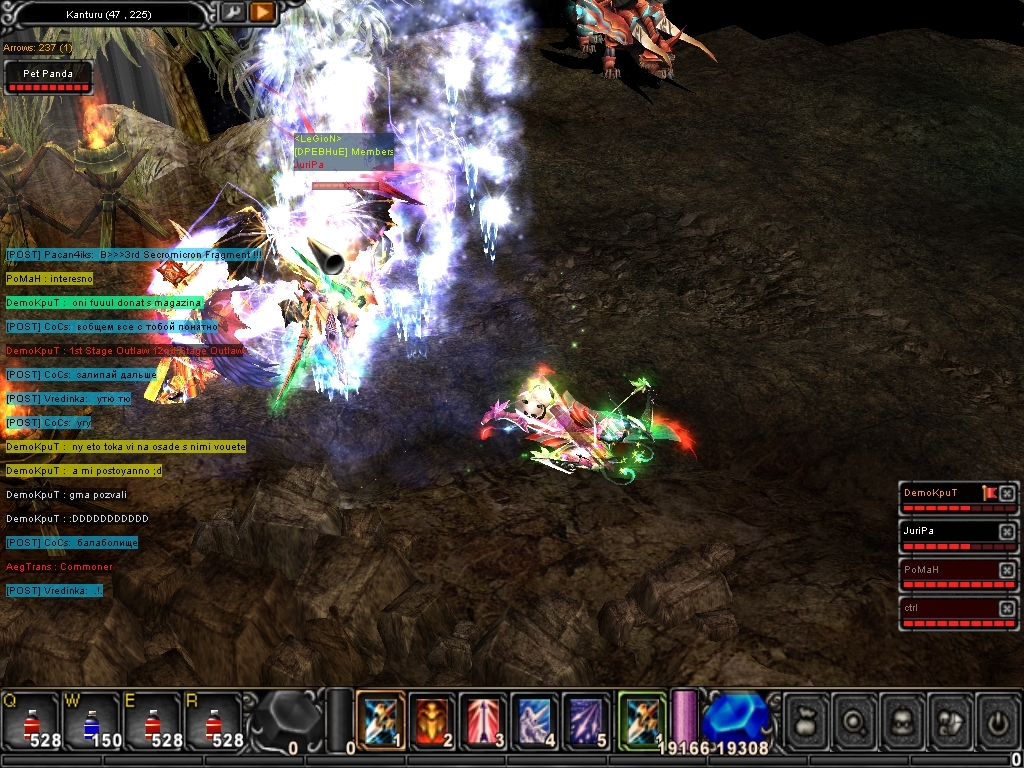Screen dimensions: 1024x768
Task: Activate the red skill in slot 3
Action: [x=484, y=721]
